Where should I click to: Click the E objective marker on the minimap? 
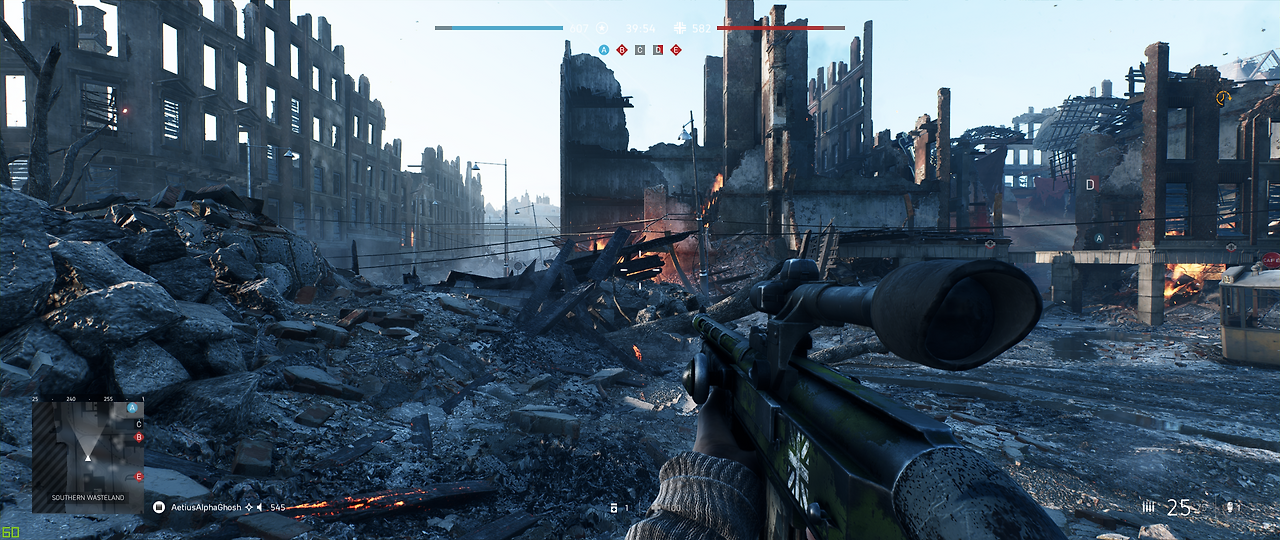[139, 477]
